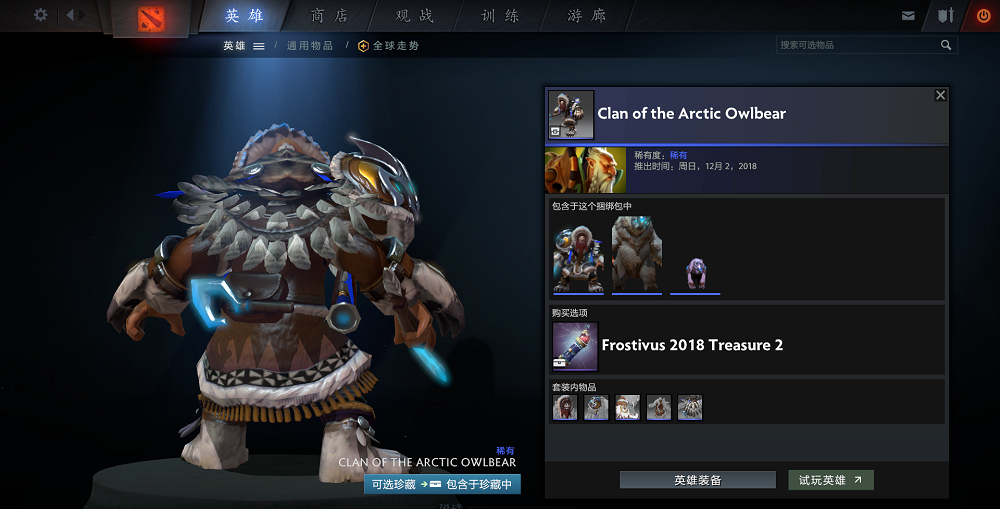This screenshot has height=509, width=1000.
Task: Go to the 游廊 arcade tab
Action: (586, 16)
